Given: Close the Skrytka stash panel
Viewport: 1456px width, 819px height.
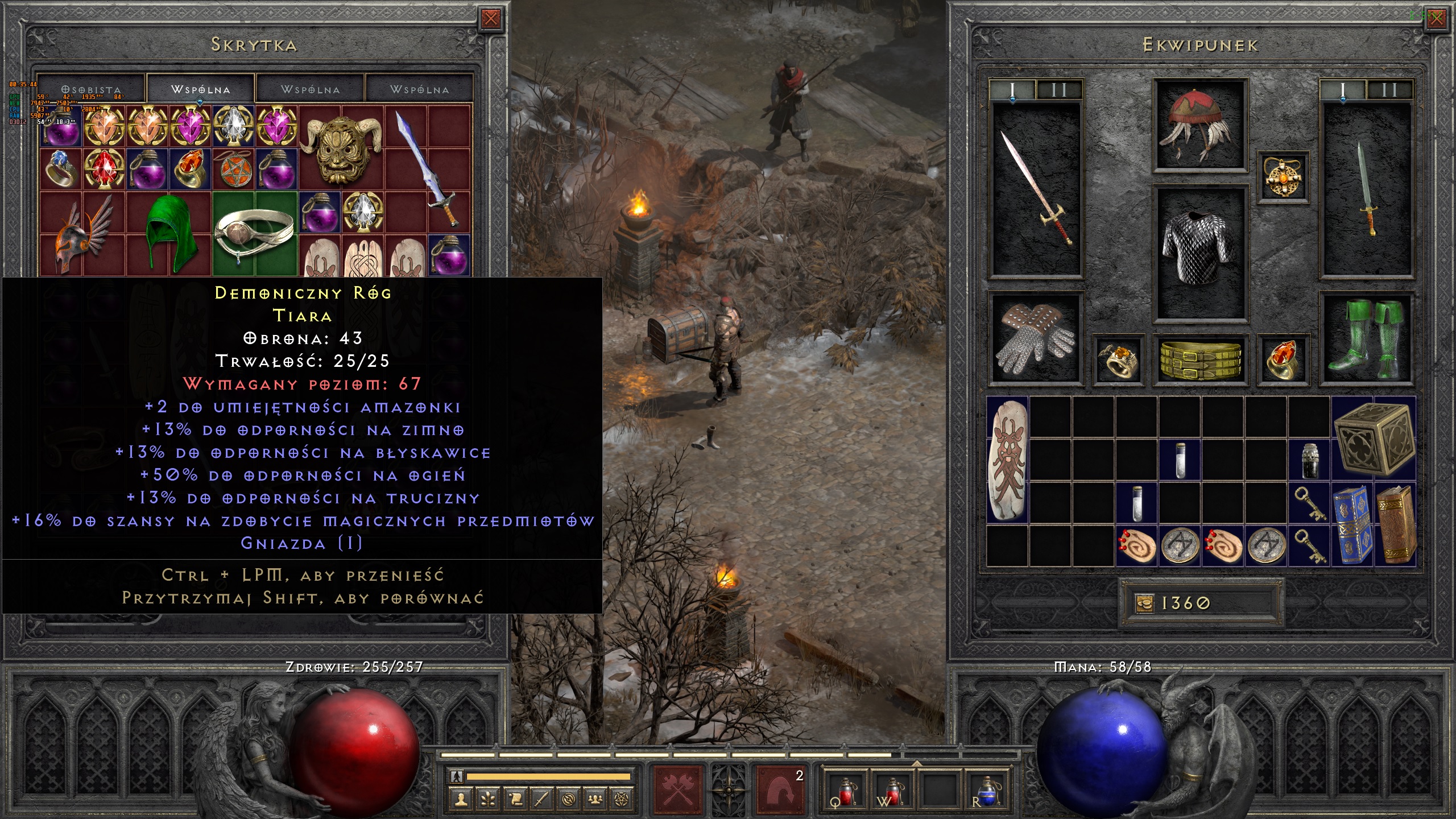Looking at the screenshot, I should [490, 19].
